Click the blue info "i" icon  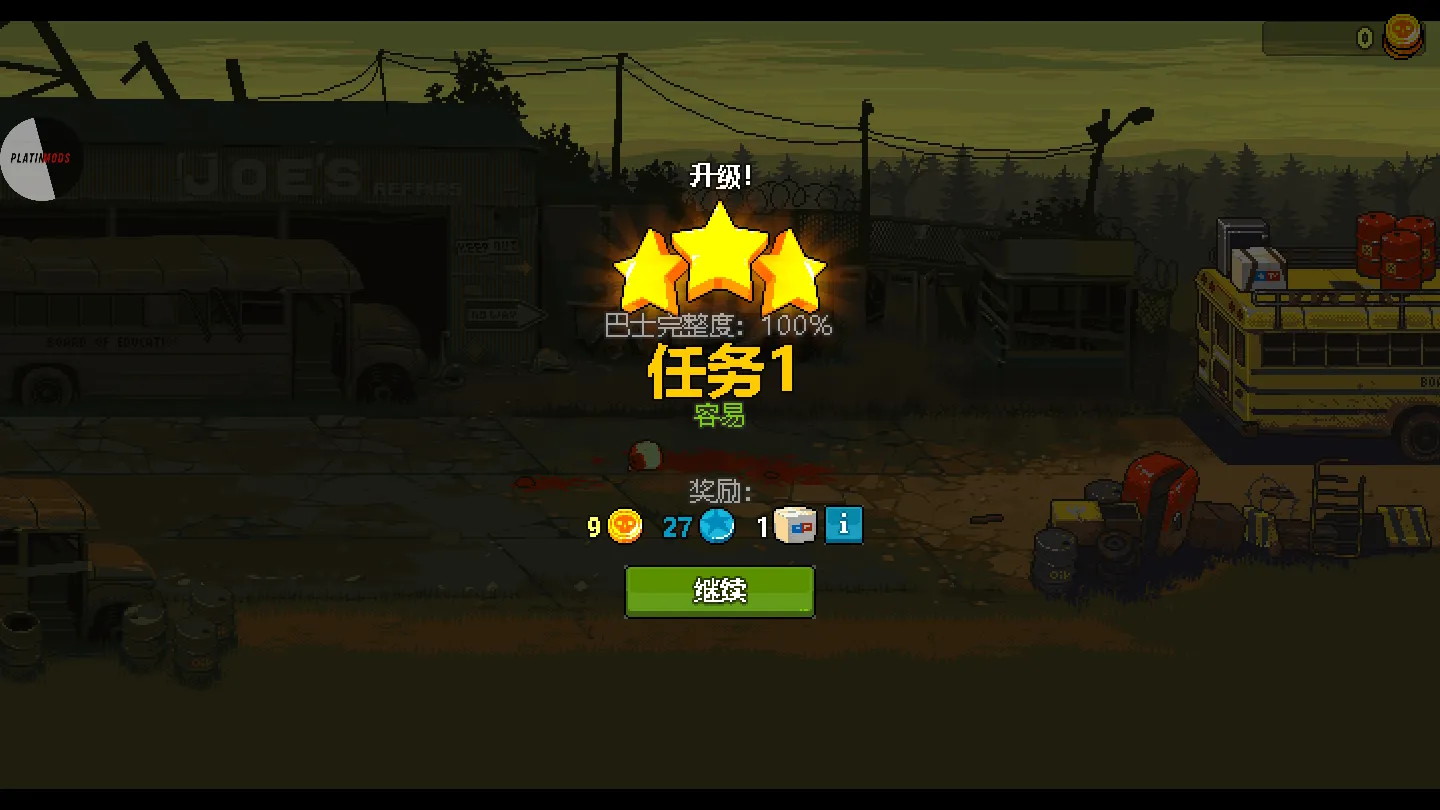(843, 524)
